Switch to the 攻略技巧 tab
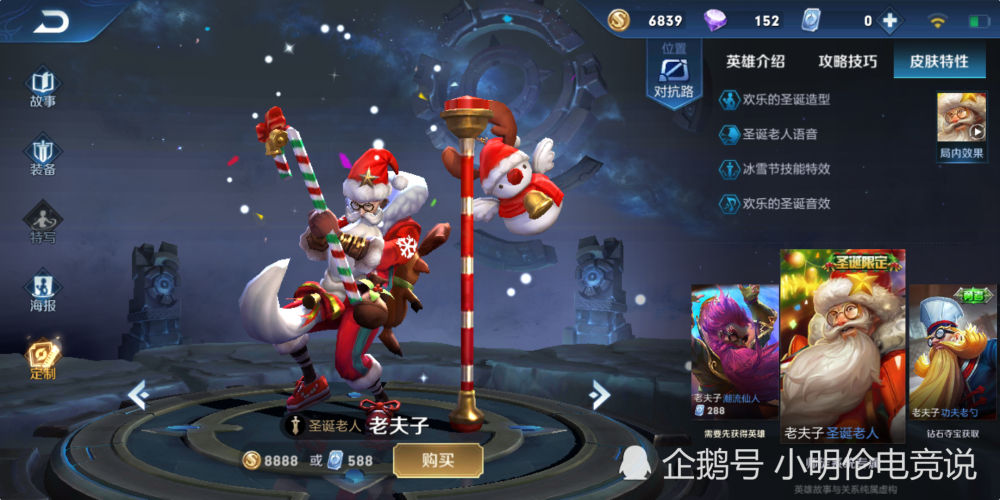Screen dimensions: 1000x500 click(x=847, y=61)
